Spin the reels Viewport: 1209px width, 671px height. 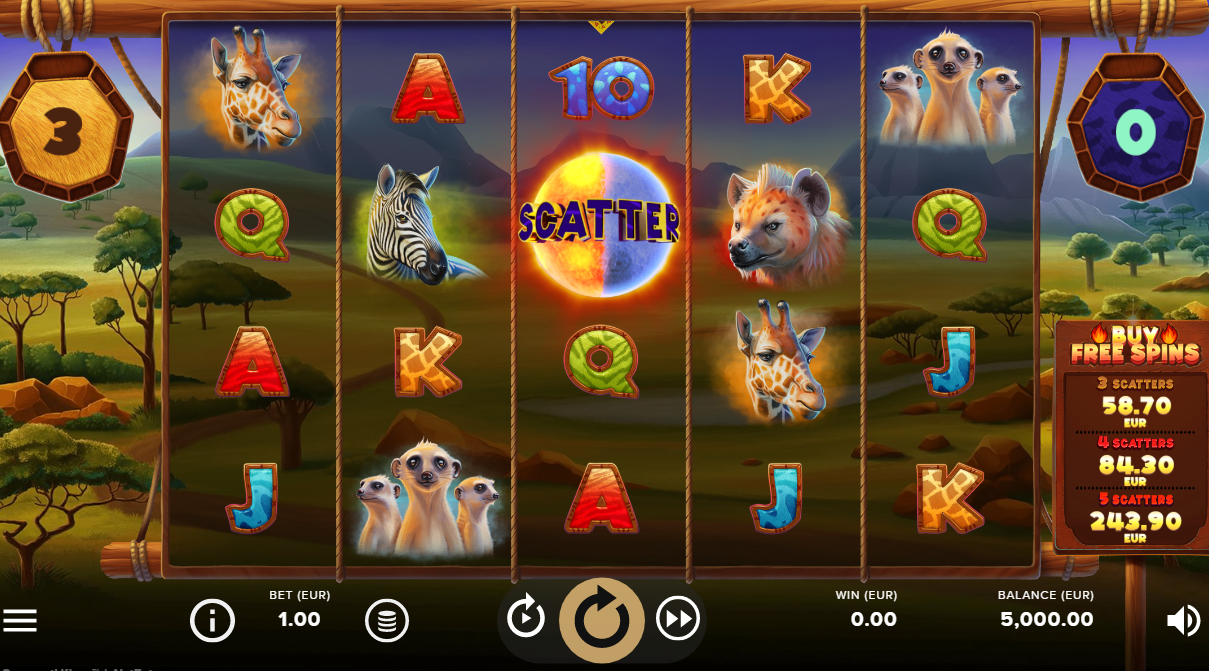click(601, 620)
